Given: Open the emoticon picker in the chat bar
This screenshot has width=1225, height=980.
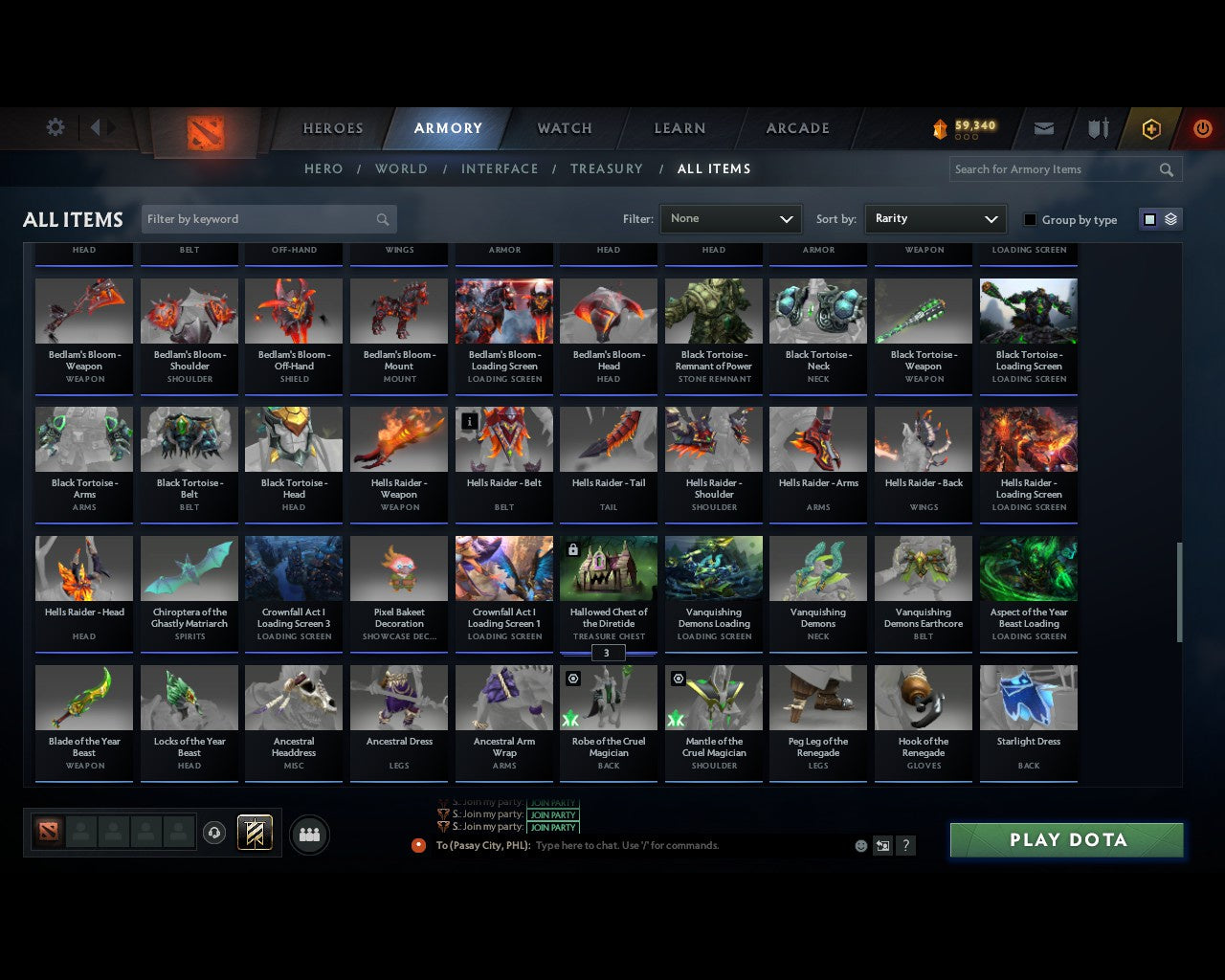Looking at the screenshot, I should coord(860,845).
